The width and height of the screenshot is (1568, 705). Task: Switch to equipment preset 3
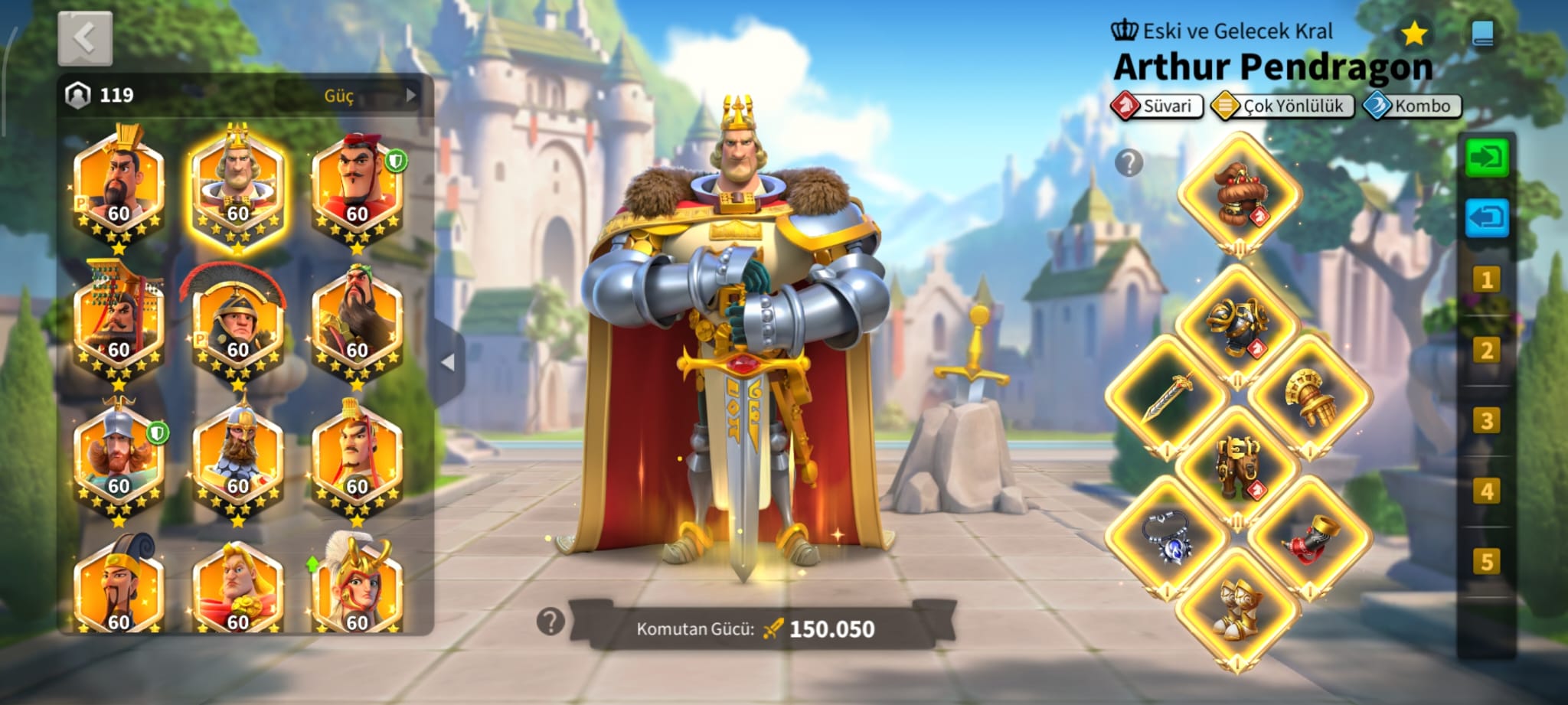pos(1486,420)
